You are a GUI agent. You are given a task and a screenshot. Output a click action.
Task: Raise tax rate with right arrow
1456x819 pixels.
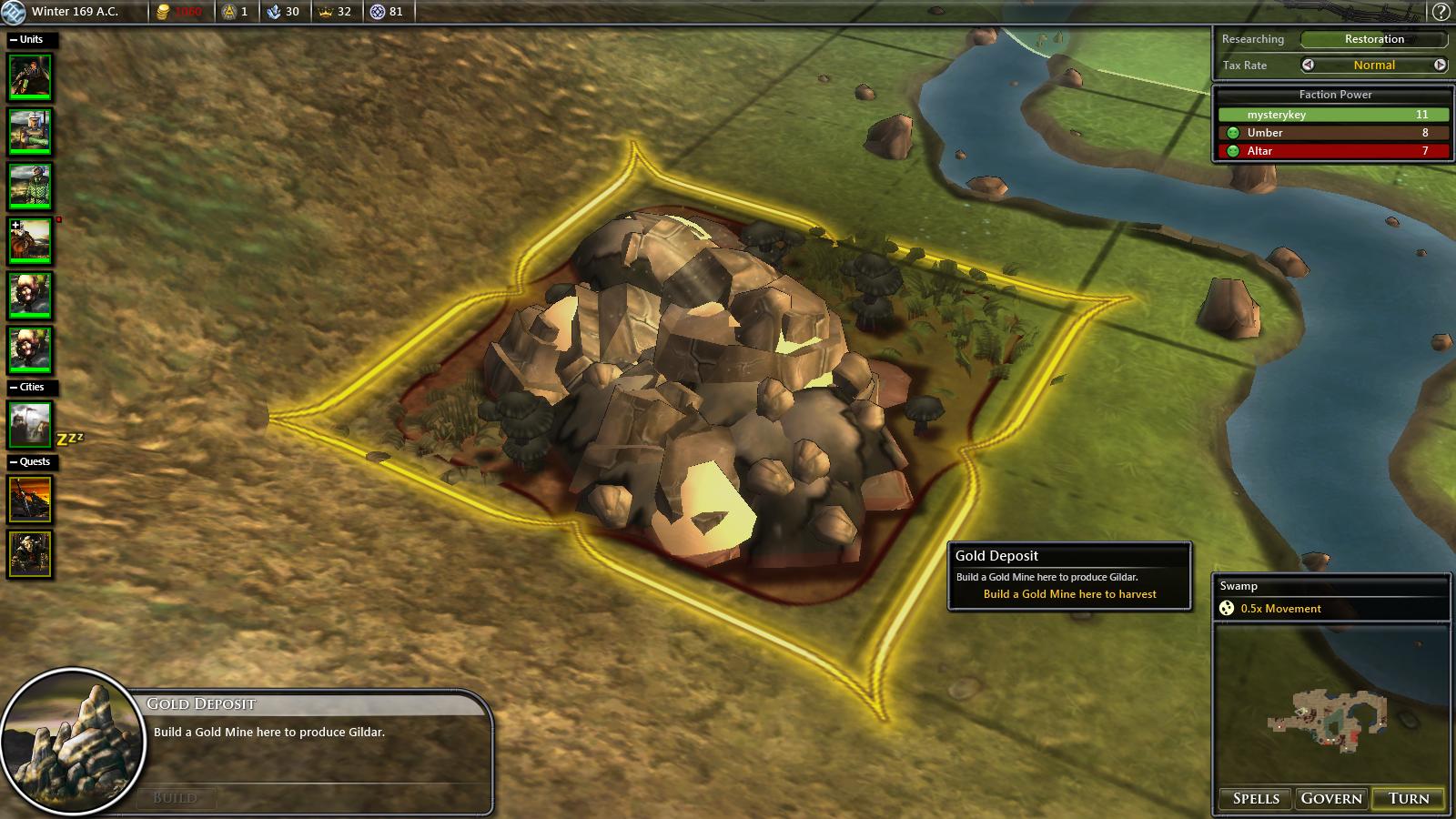[x=1440, y=65]
